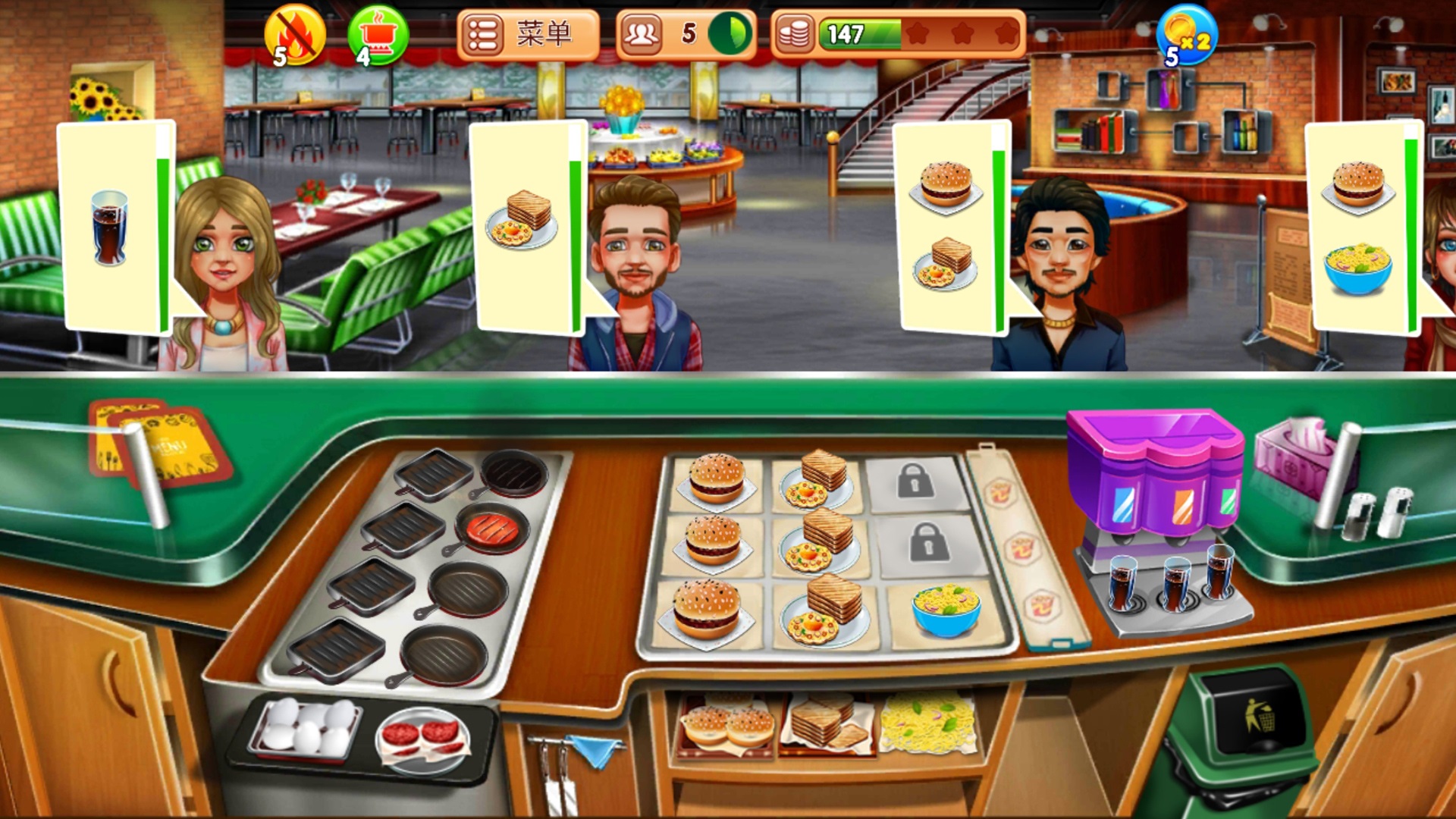Activate the x2 coins booster

point(1186,35)
